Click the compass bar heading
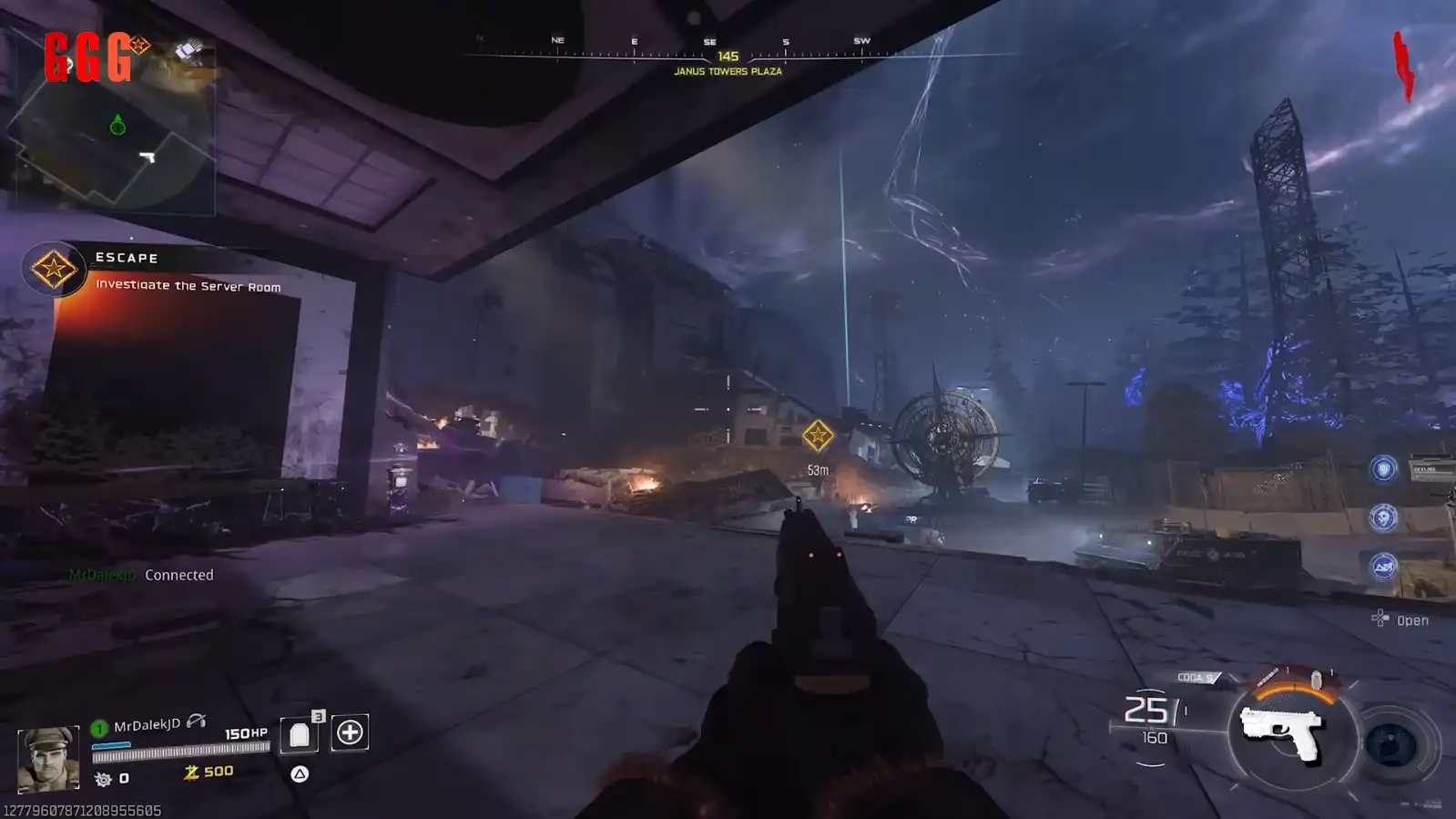The image size is (1456, 819). coord(728,56)
